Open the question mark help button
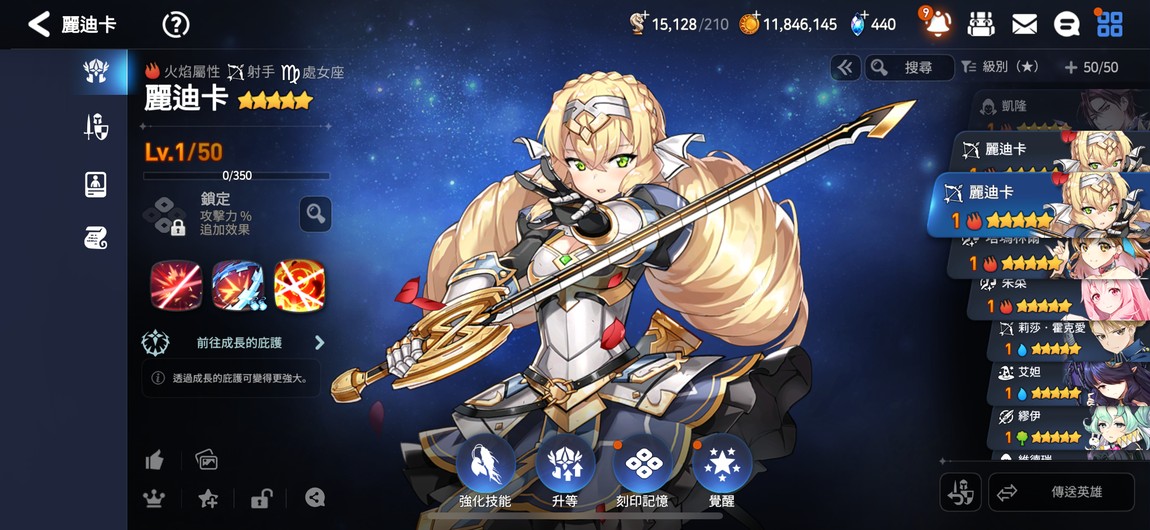This screenshot has width=1150, height=530. click(175, 24)
